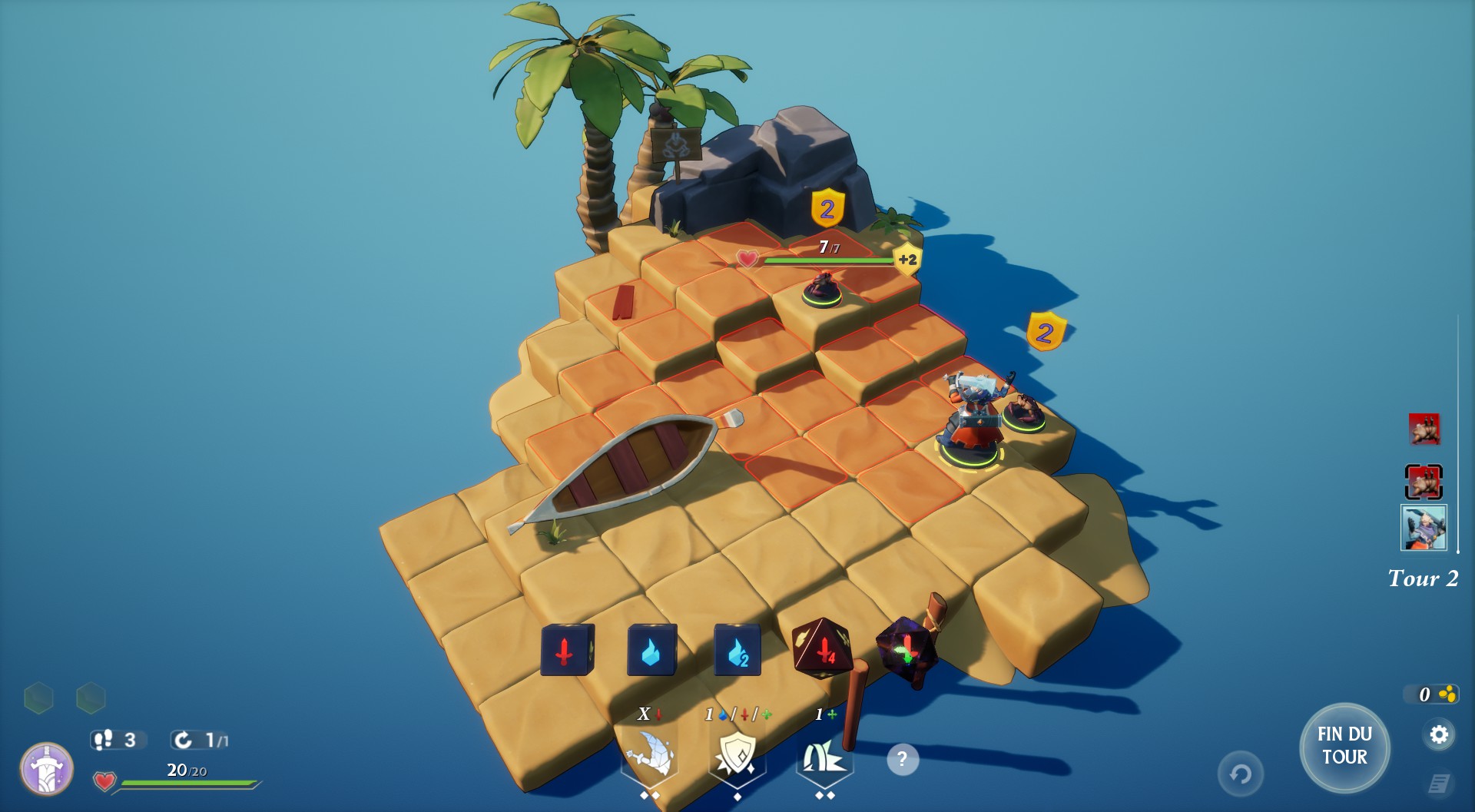Open the log page icon
Image resolution: width=1475 pixels, height=812 pixels.
click(1439, 784)
